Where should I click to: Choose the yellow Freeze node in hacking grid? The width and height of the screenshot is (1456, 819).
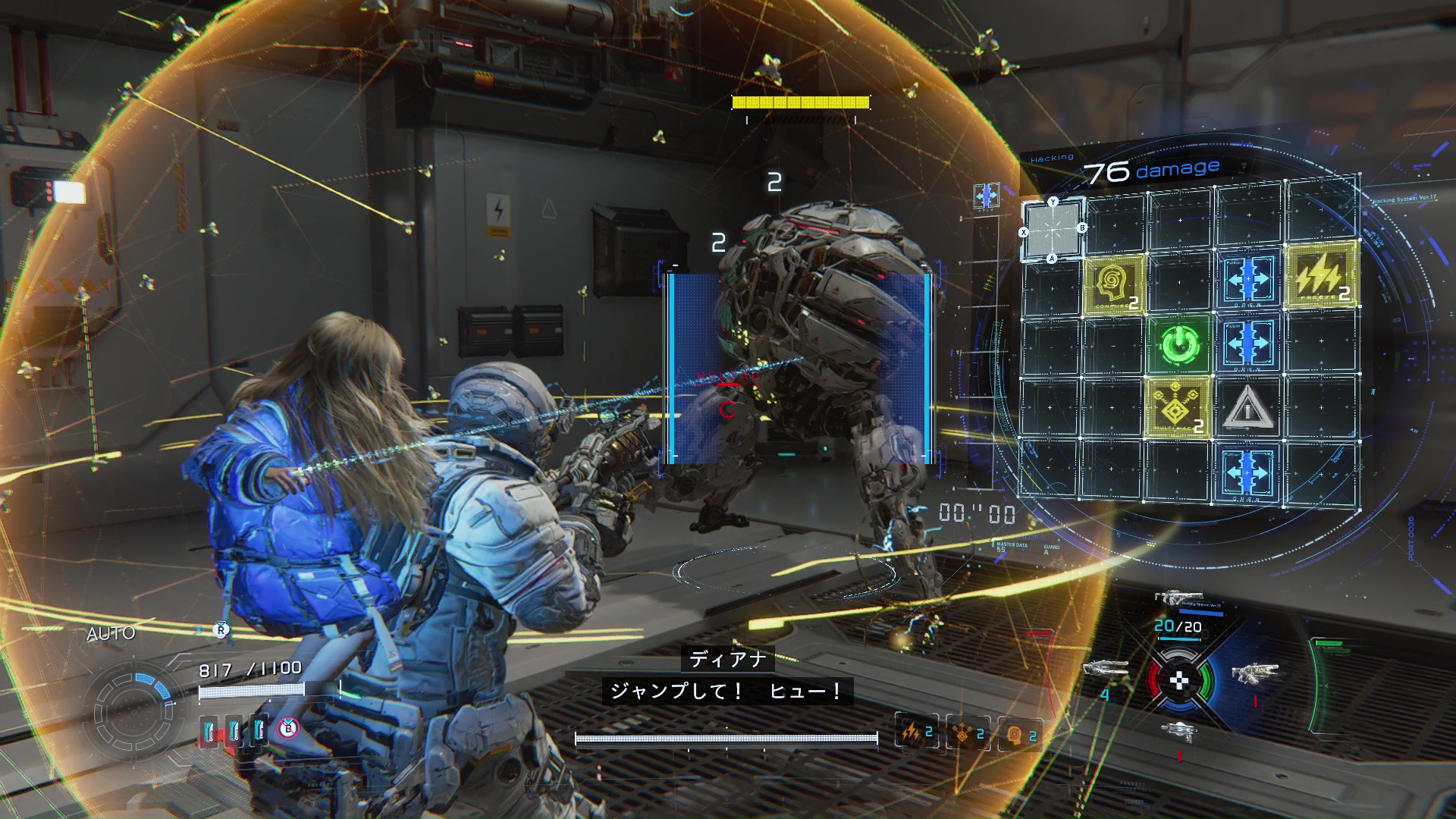click(1320, 276)
